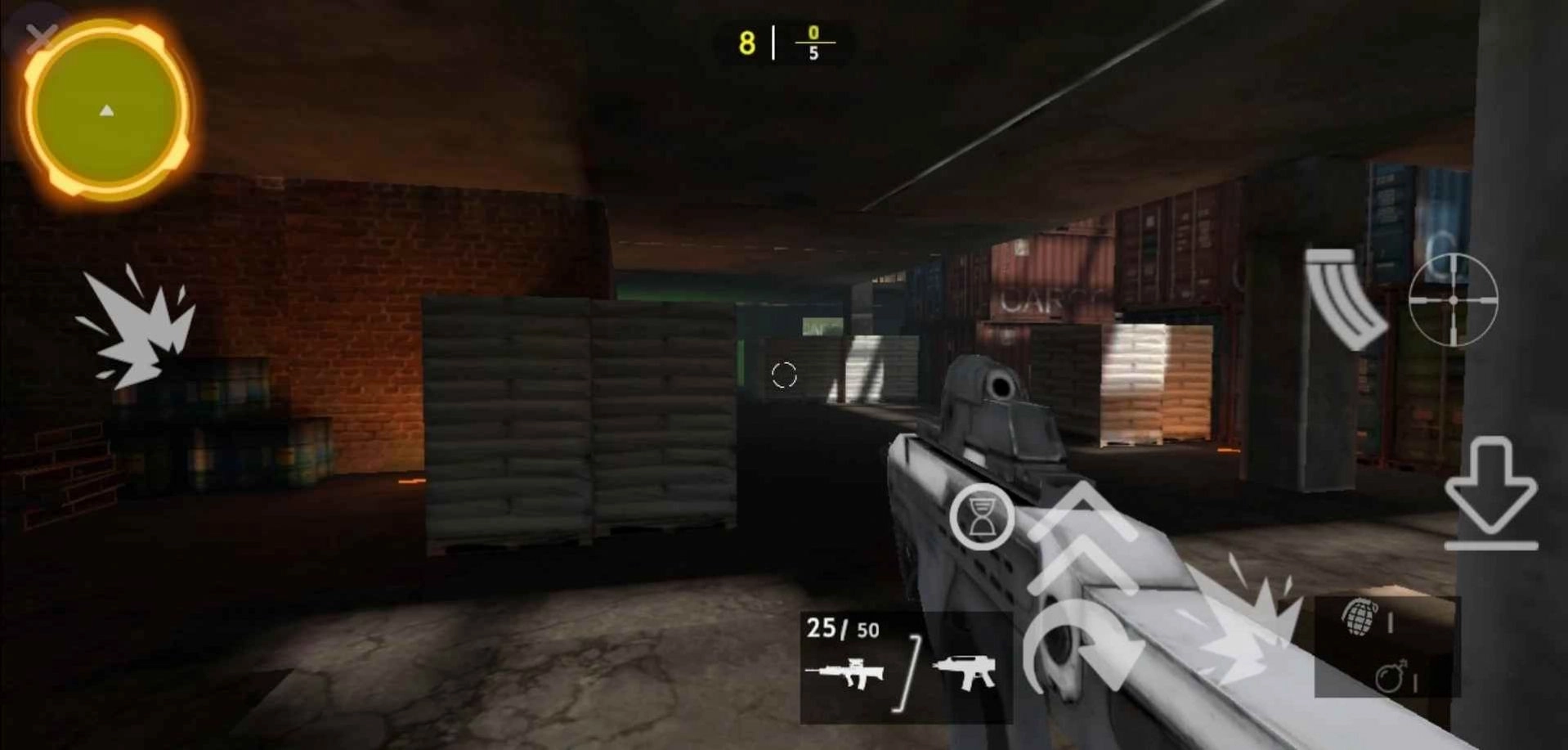Viewport: 1568px width, 750px height.
Task: Tap the circular radar minimap
Action: (106, 110)
